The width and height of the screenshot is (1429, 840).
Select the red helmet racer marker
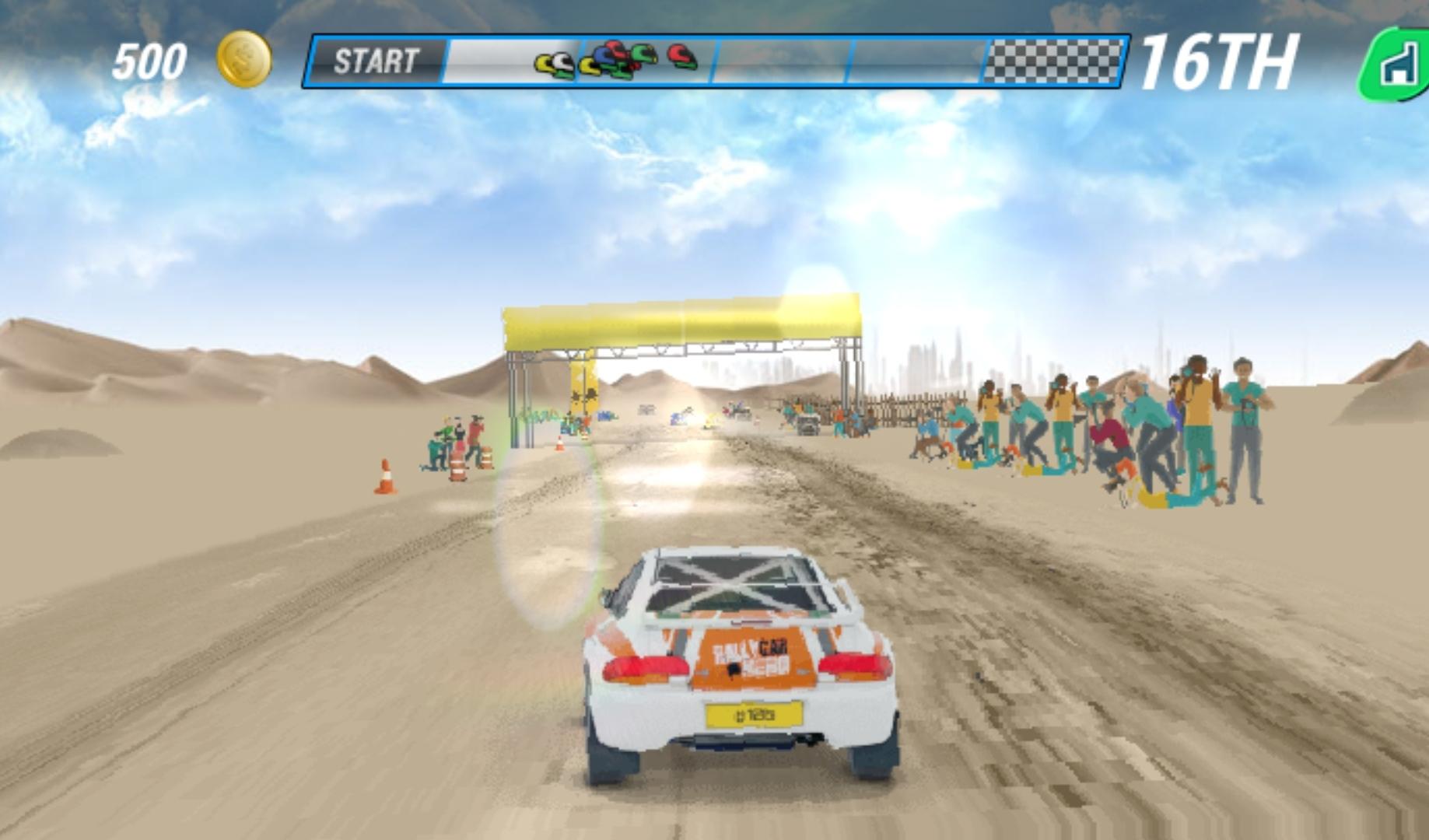click(680, 54)
